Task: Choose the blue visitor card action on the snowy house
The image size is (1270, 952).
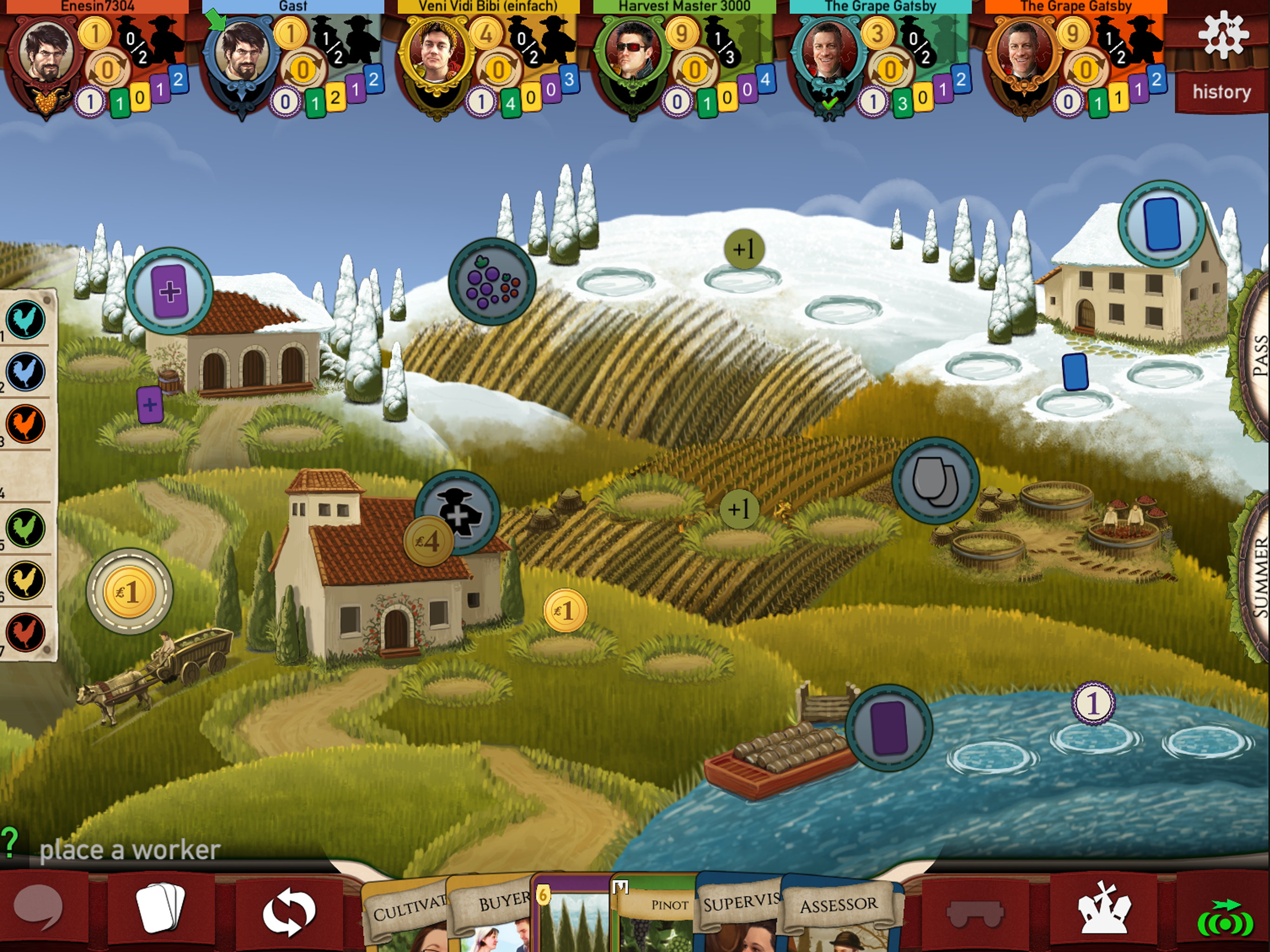Action: (x=1162, y=225)
